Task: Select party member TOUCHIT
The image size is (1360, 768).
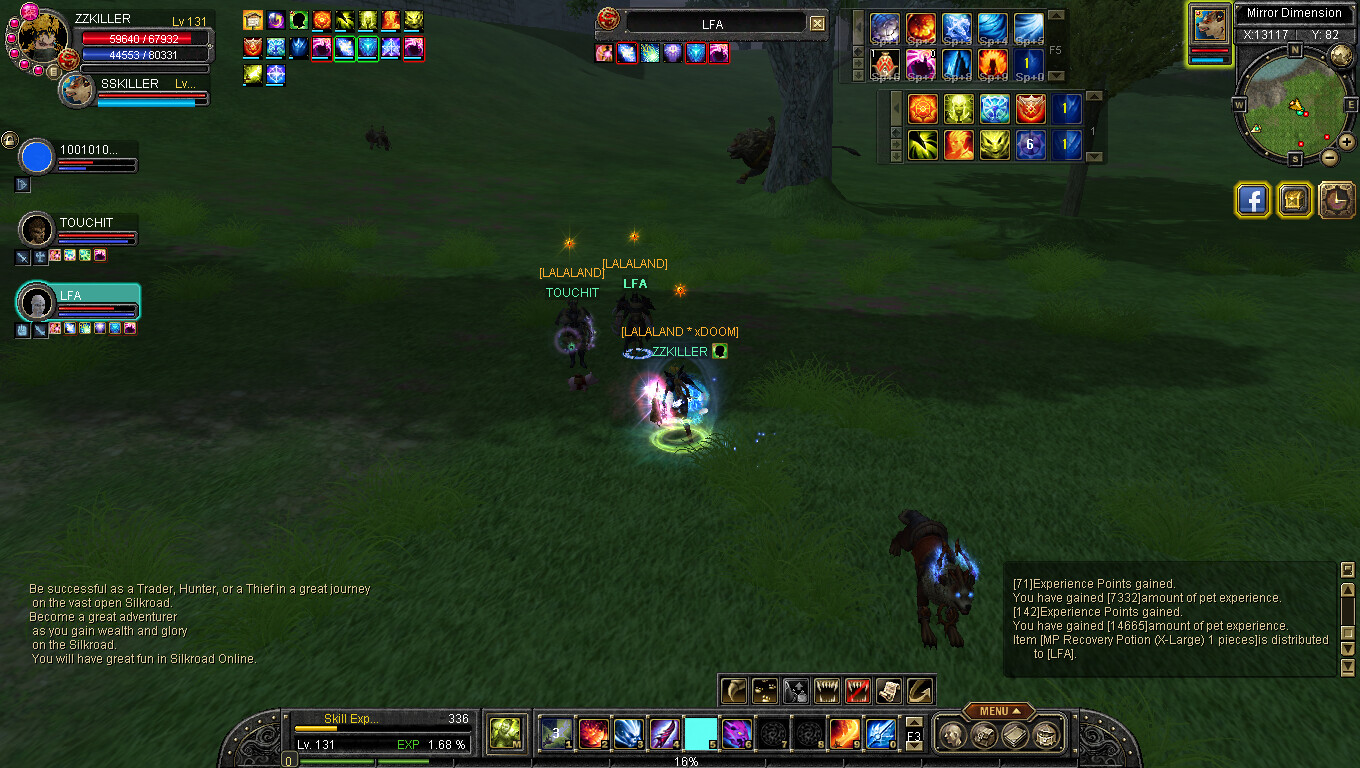Action: 37,230
